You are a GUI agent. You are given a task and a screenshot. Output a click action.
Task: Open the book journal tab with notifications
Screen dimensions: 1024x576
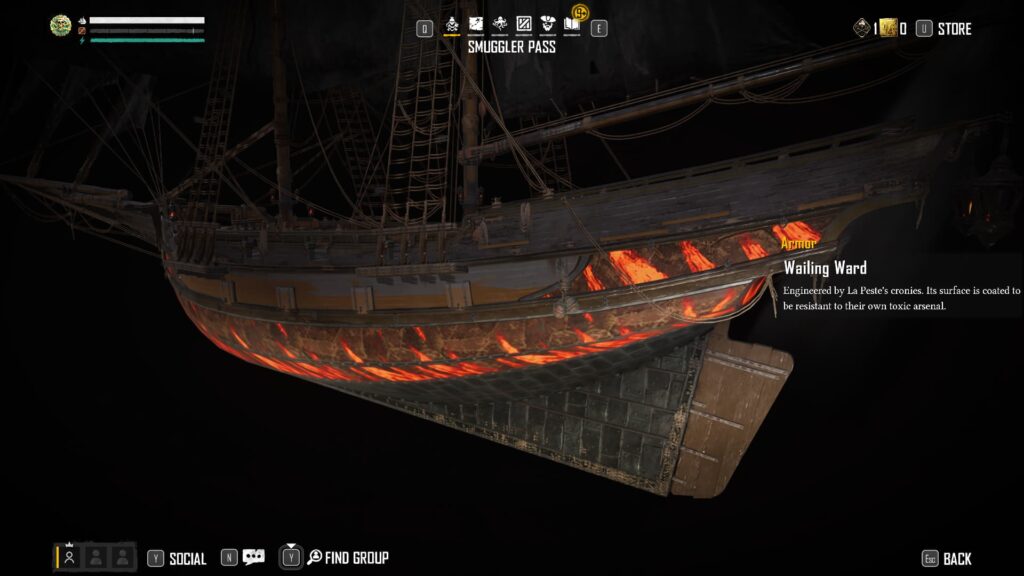coord(573,24)
